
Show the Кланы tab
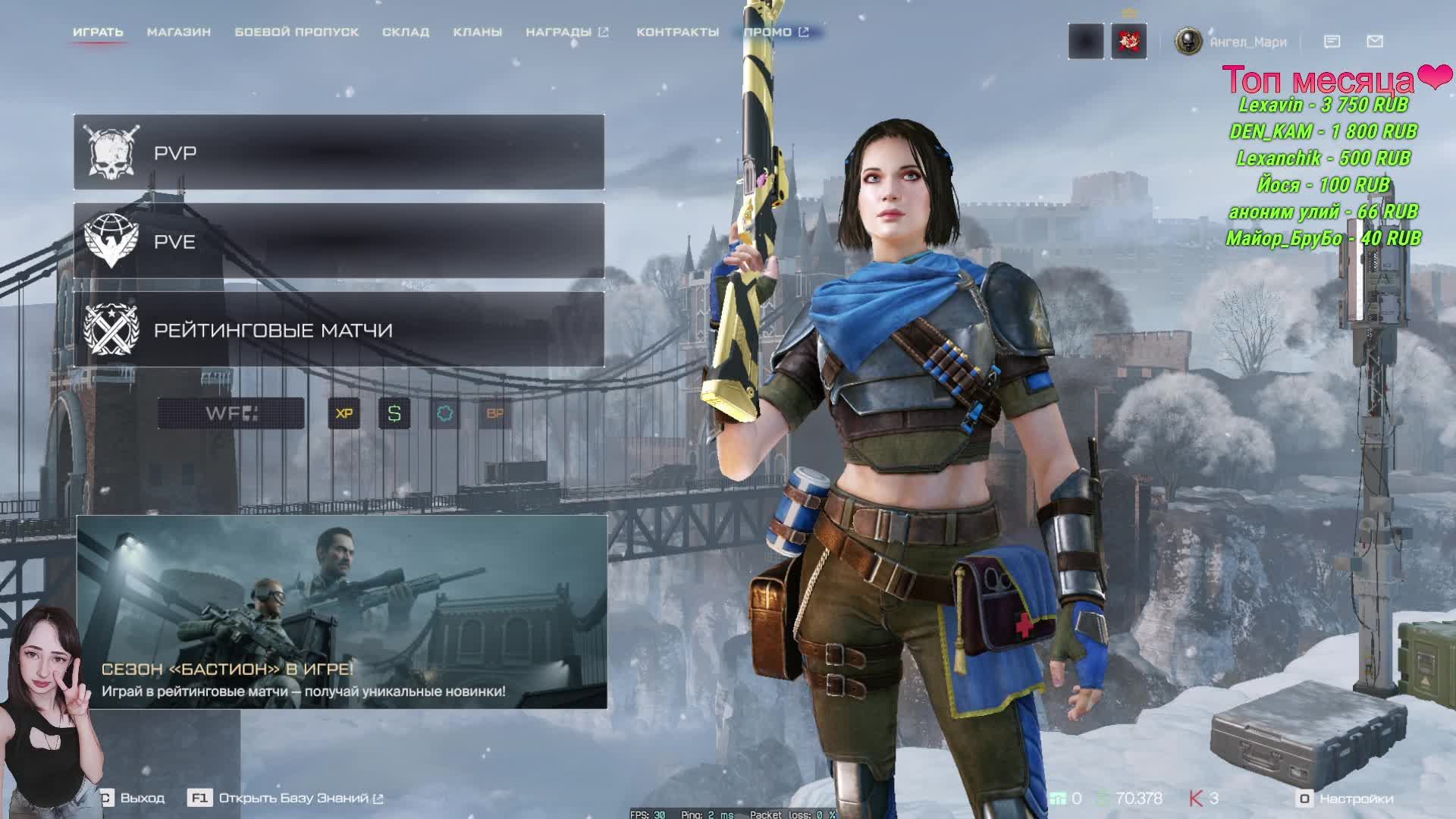click(x=478, y=32)
